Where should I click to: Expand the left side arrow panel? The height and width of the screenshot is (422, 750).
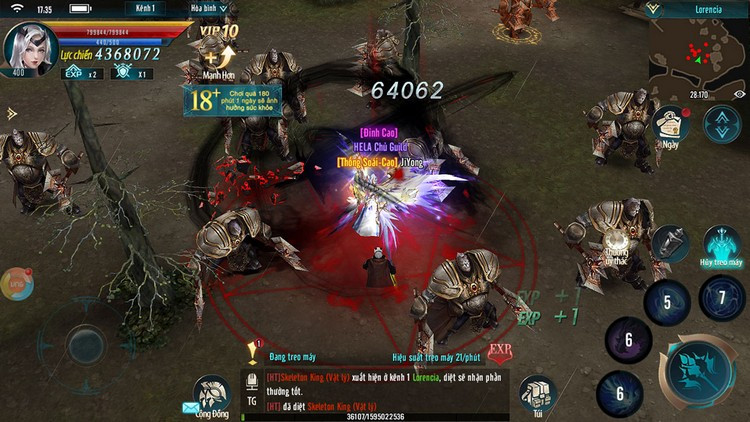coord(10,114)
